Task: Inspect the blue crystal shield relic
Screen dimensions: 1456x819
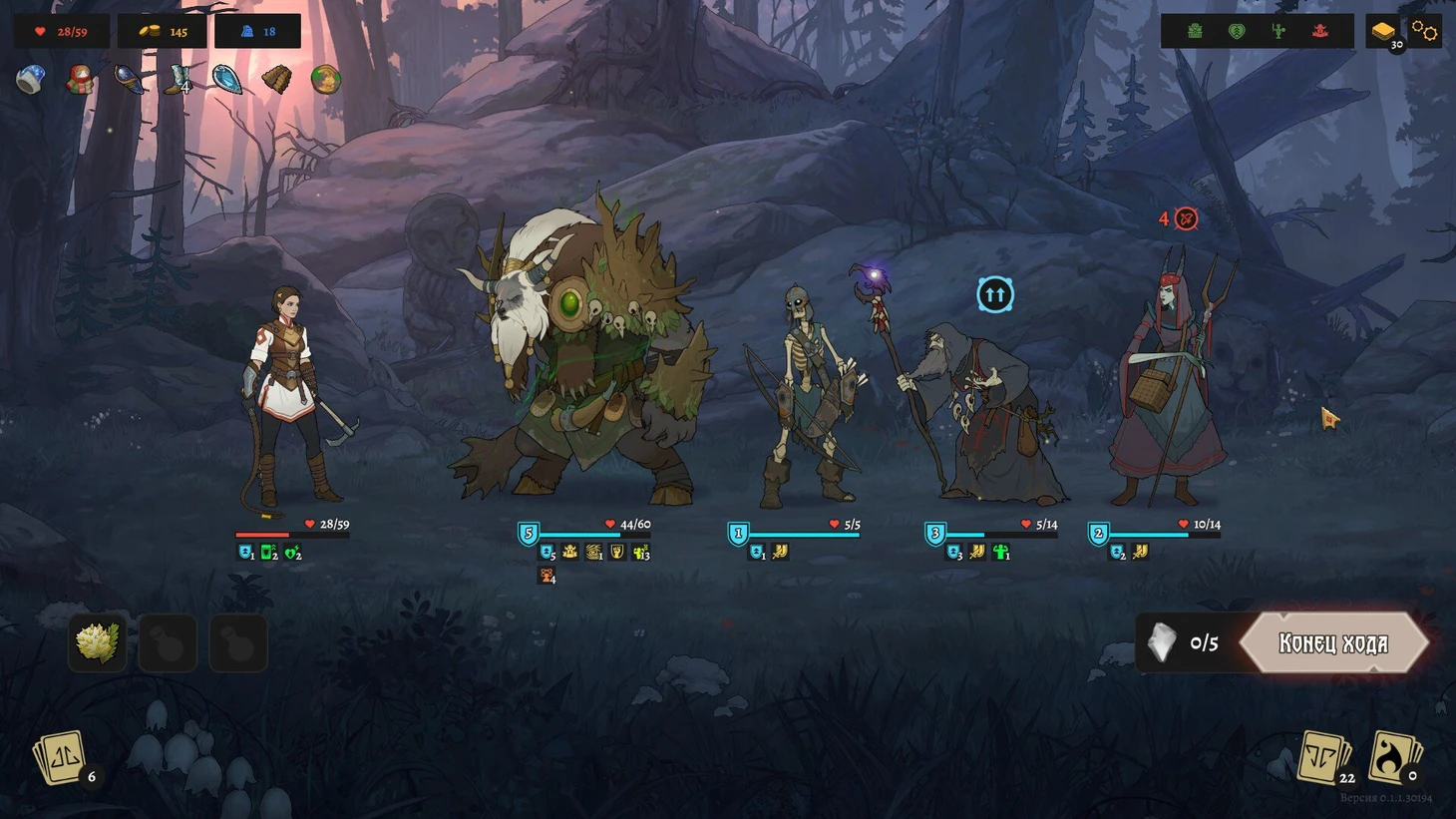Action: 227,80
